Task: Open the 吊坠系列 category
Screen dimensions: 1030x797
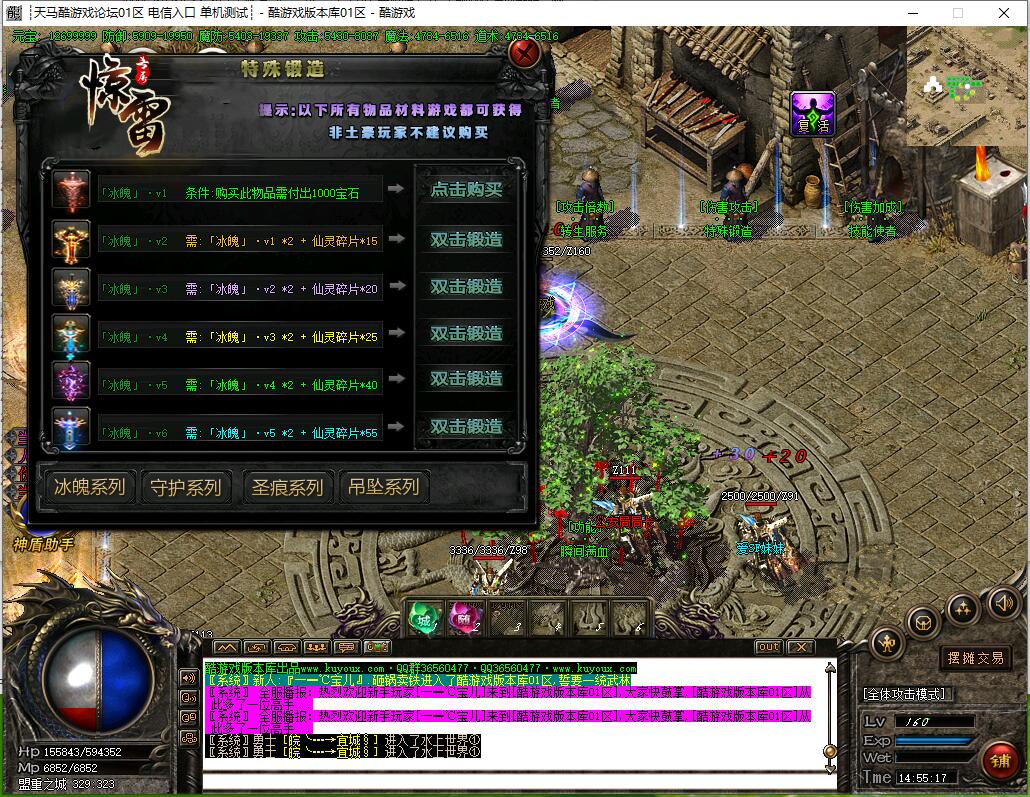Action: (x=384, y=487)
